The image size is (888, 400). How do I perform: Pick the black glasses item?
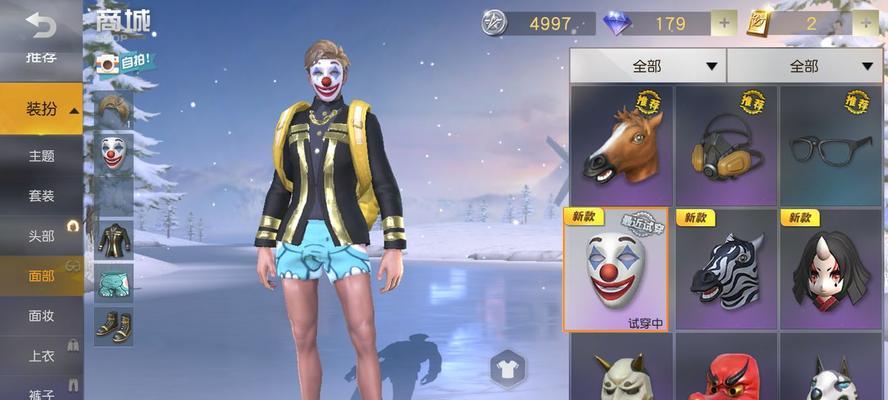pyautogui.click(x=831, y=142)
